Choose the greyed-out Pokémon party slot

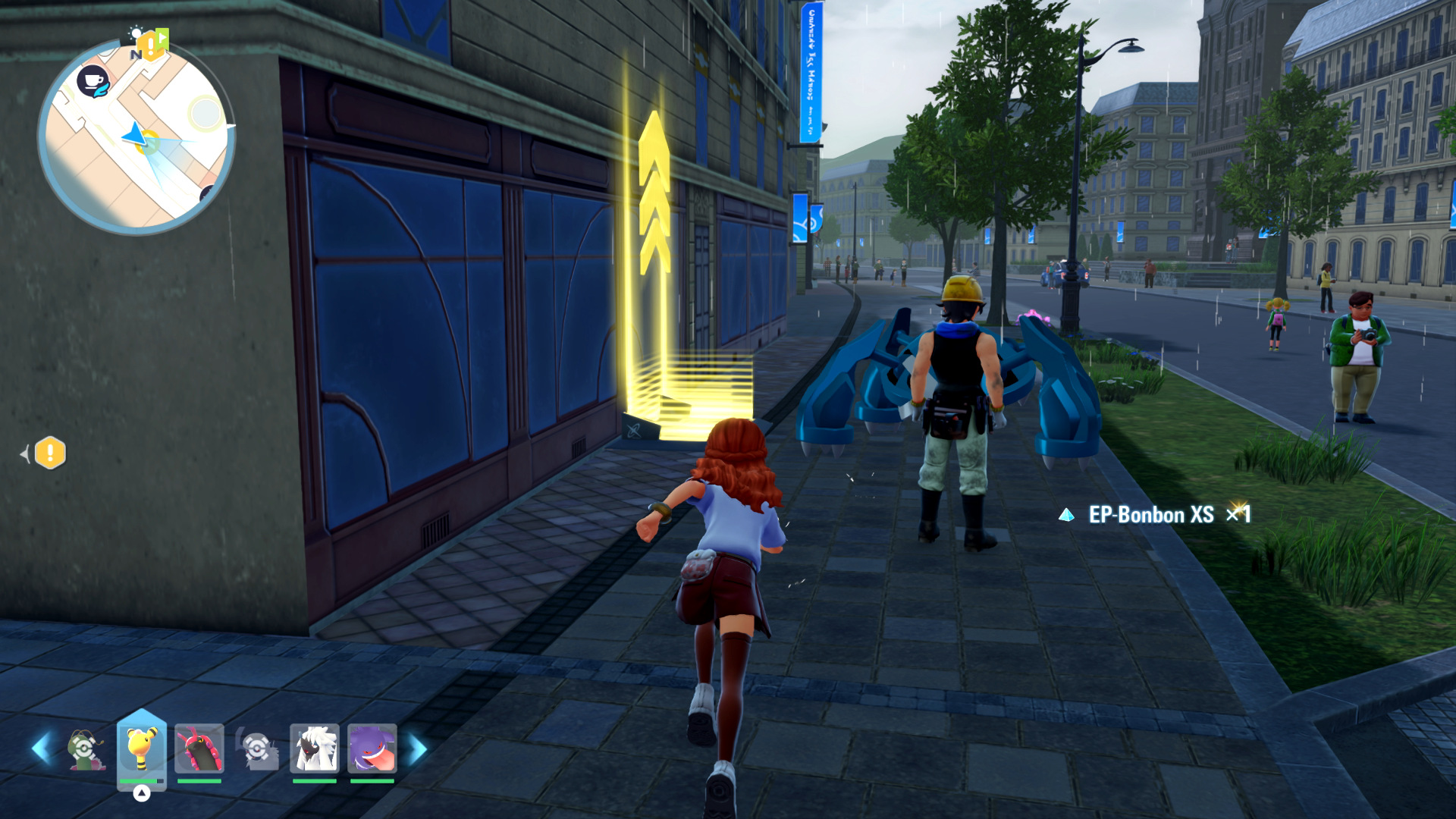tap(257, 748)
